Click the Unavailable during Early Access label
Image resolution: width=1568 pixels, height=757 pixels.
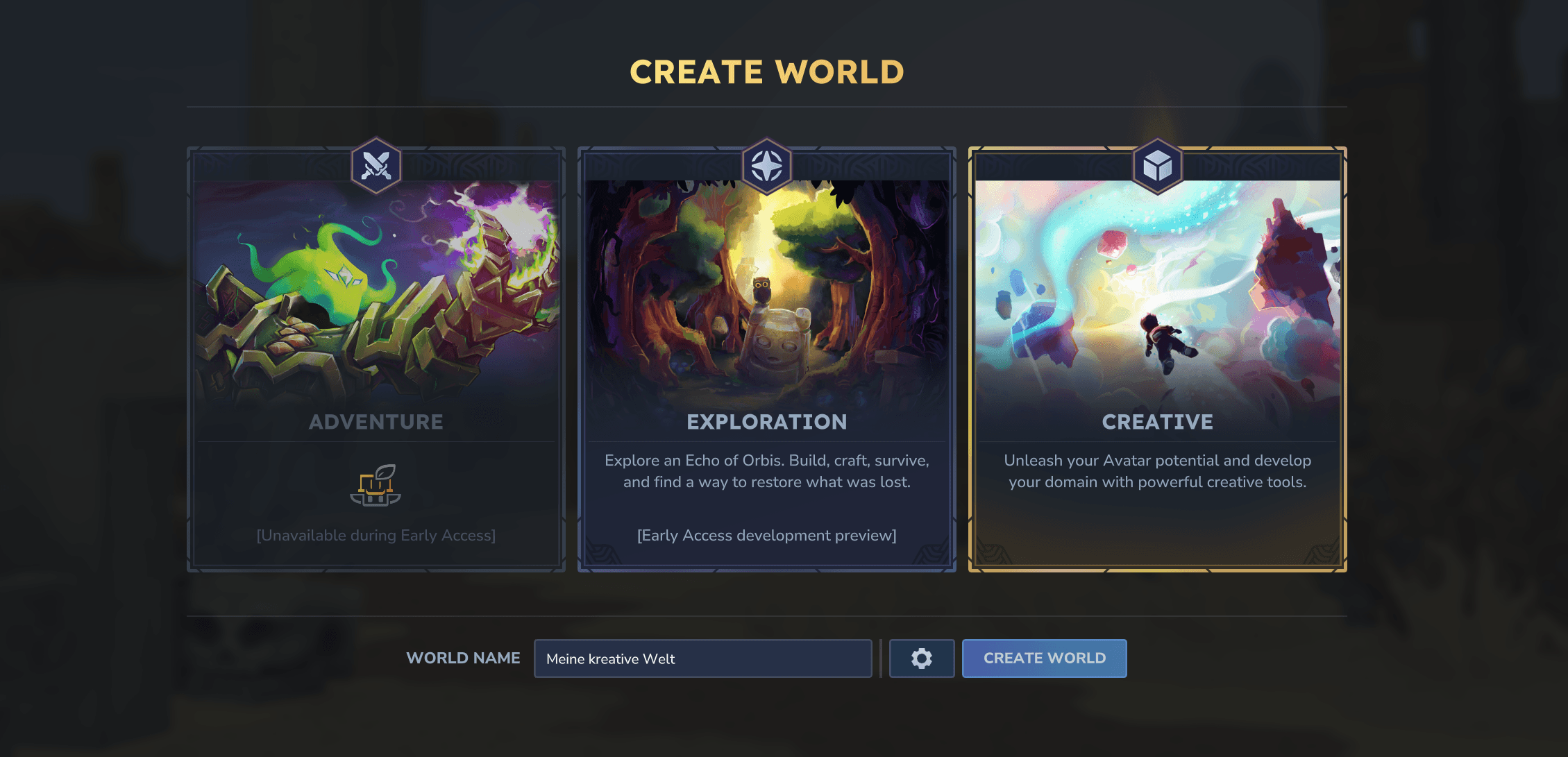pos(376,535)
